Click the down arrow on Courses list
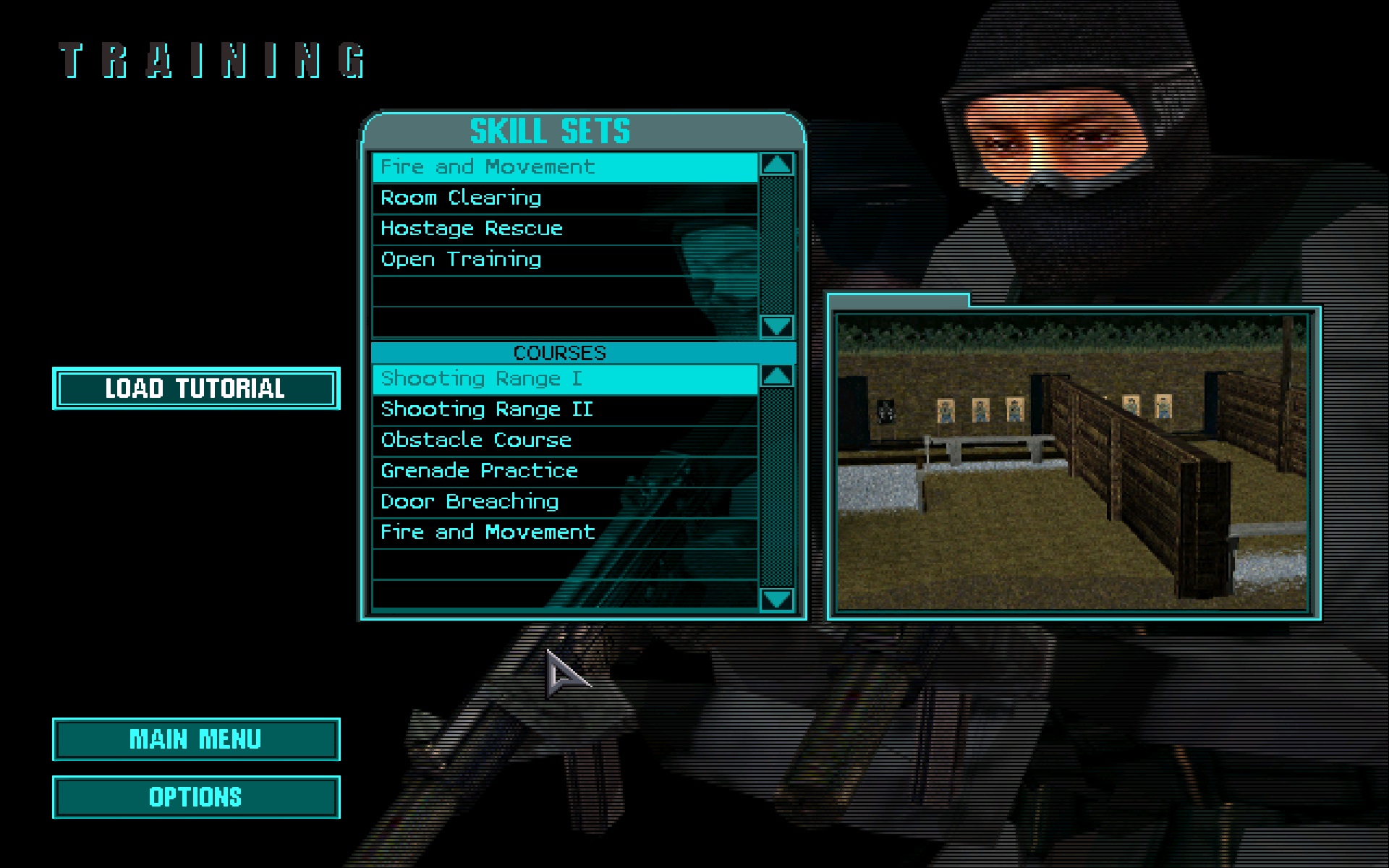The height and width of the screenshot is (868, 1389). pyautogui.click(x=776, y=598)
